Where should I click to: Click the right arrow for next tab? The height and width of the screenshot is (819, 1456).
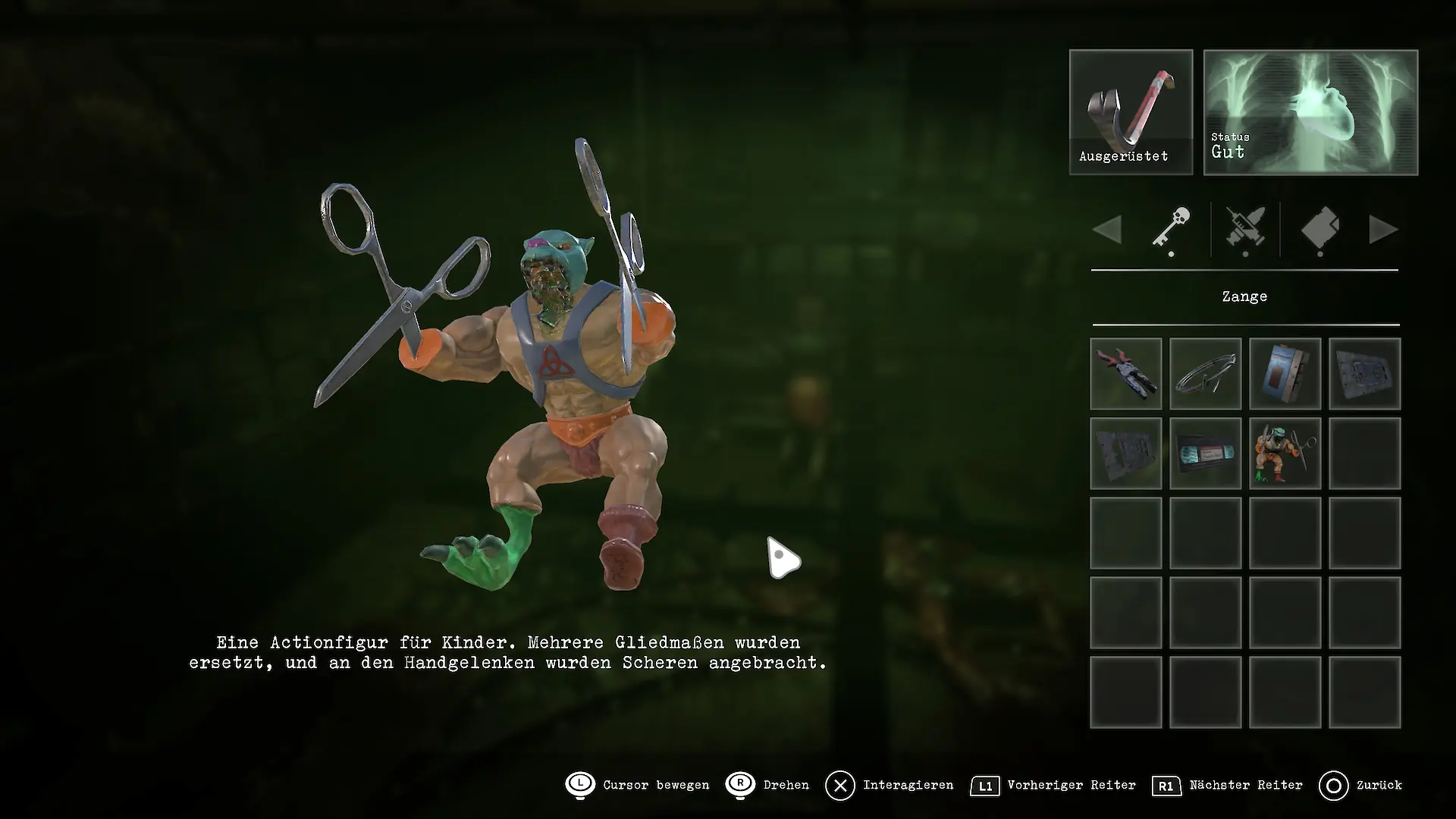click(x=1384, y=229)
